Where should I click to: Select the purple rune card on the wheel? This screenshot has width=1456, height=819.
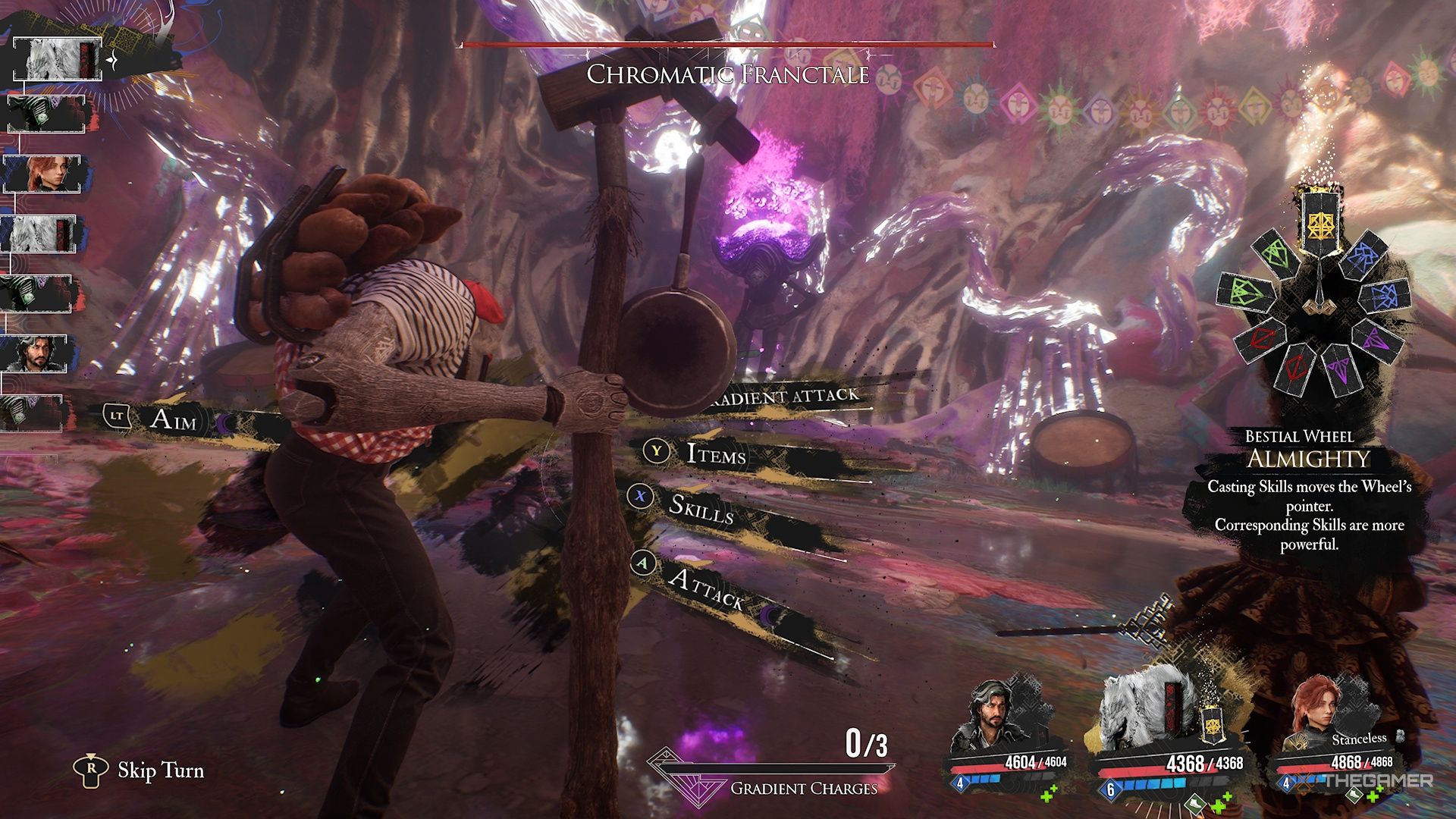pyautogui.click(x=1375, y=341)
